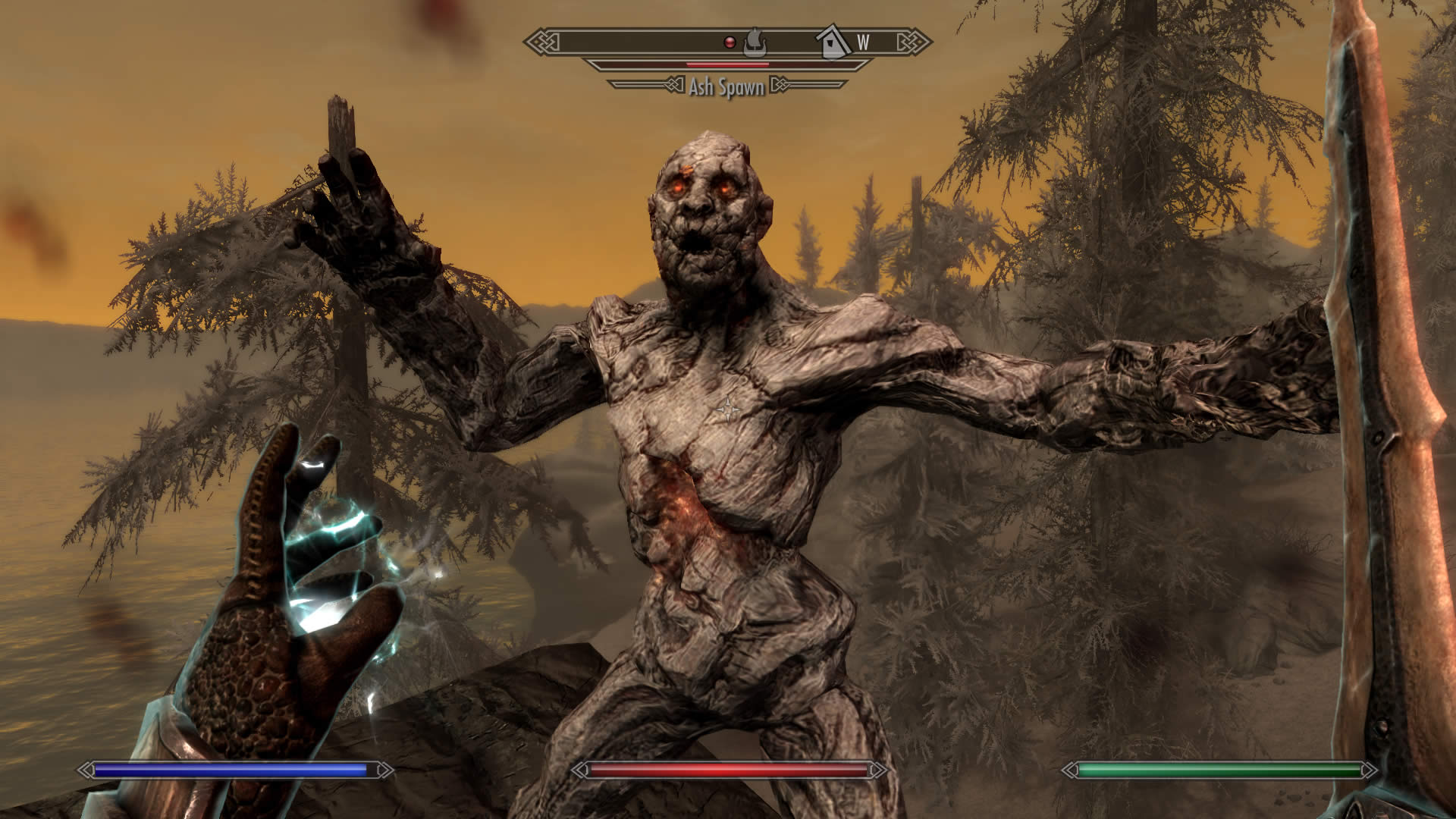Click the W heading letter on the compass

(863, 42)
